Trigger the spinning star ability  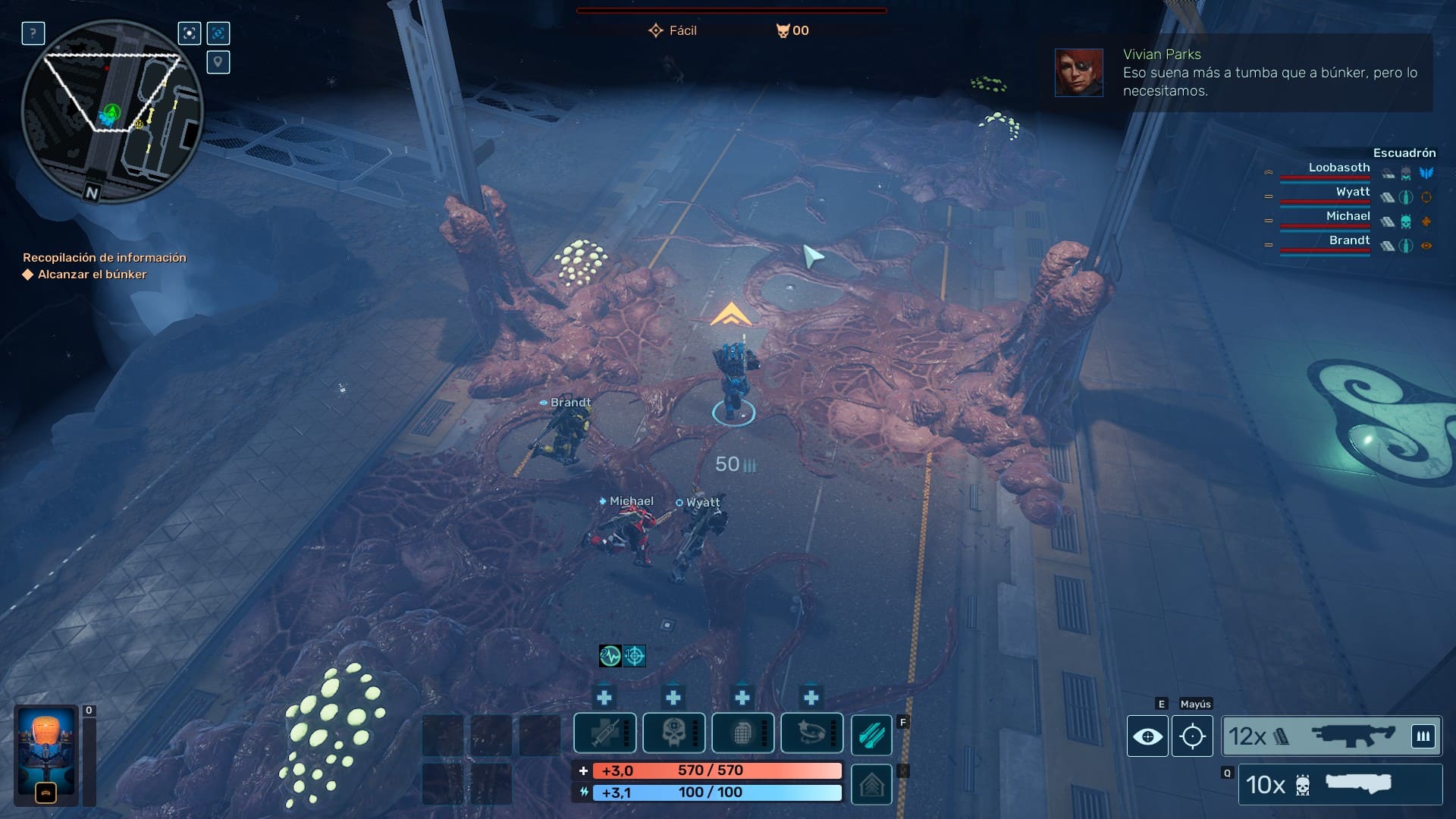pyautogui.click(x=811, y=733)
